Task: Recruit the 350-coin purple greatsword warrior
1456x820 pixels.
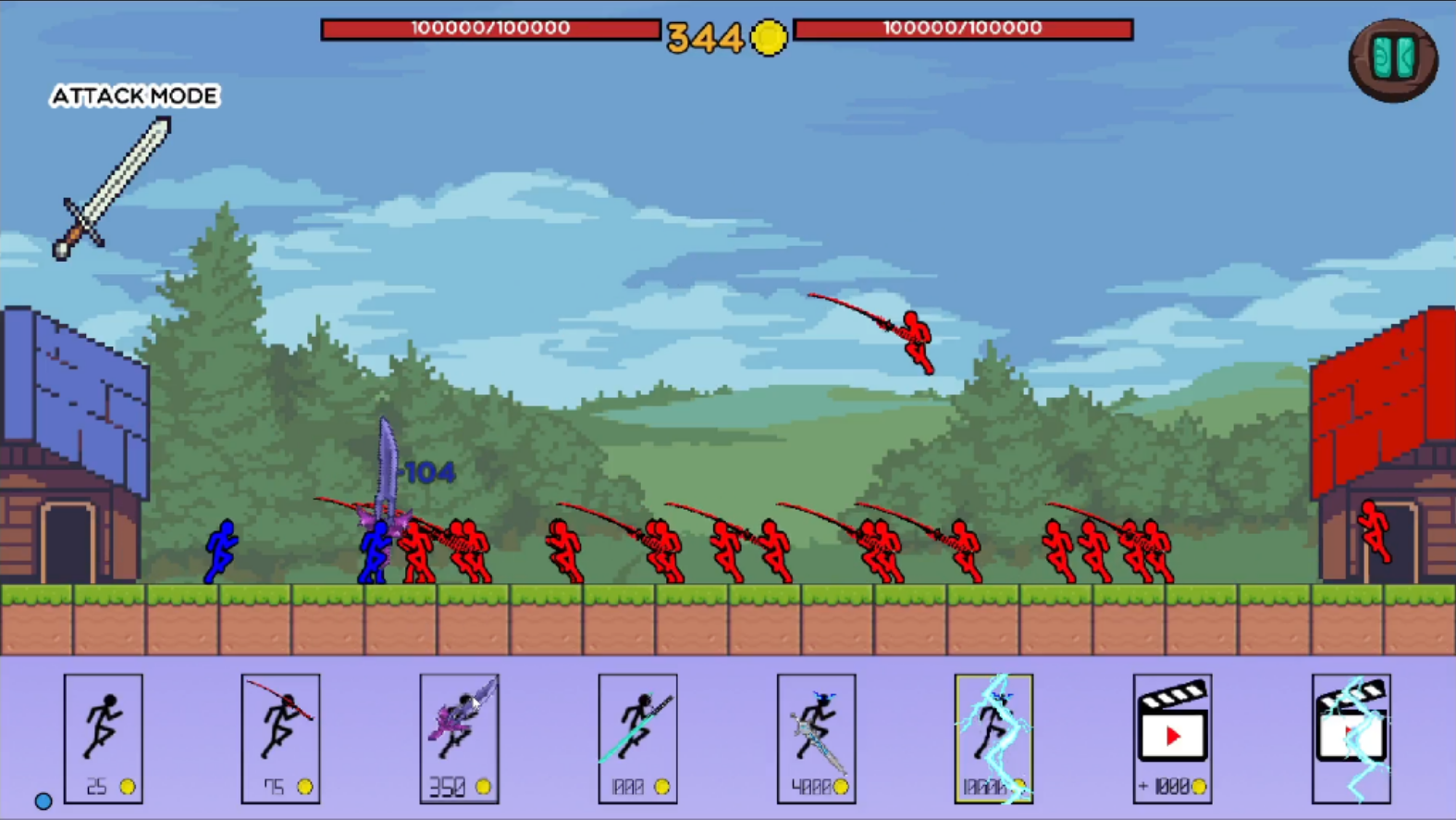Action: click(x=459, y=736)
